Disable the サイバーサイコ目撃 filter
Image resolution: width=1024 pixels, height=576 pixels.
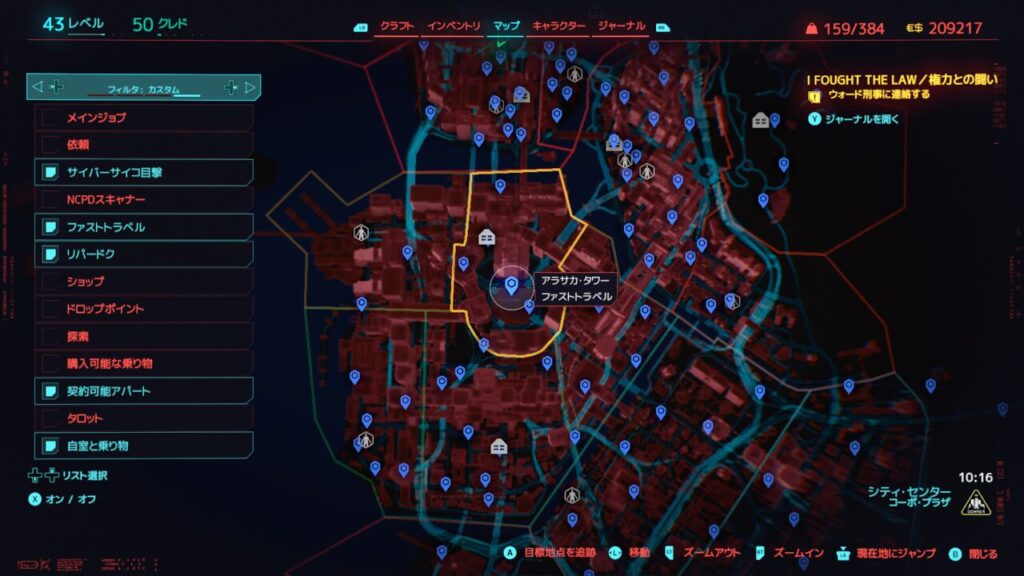coord(145,172)
